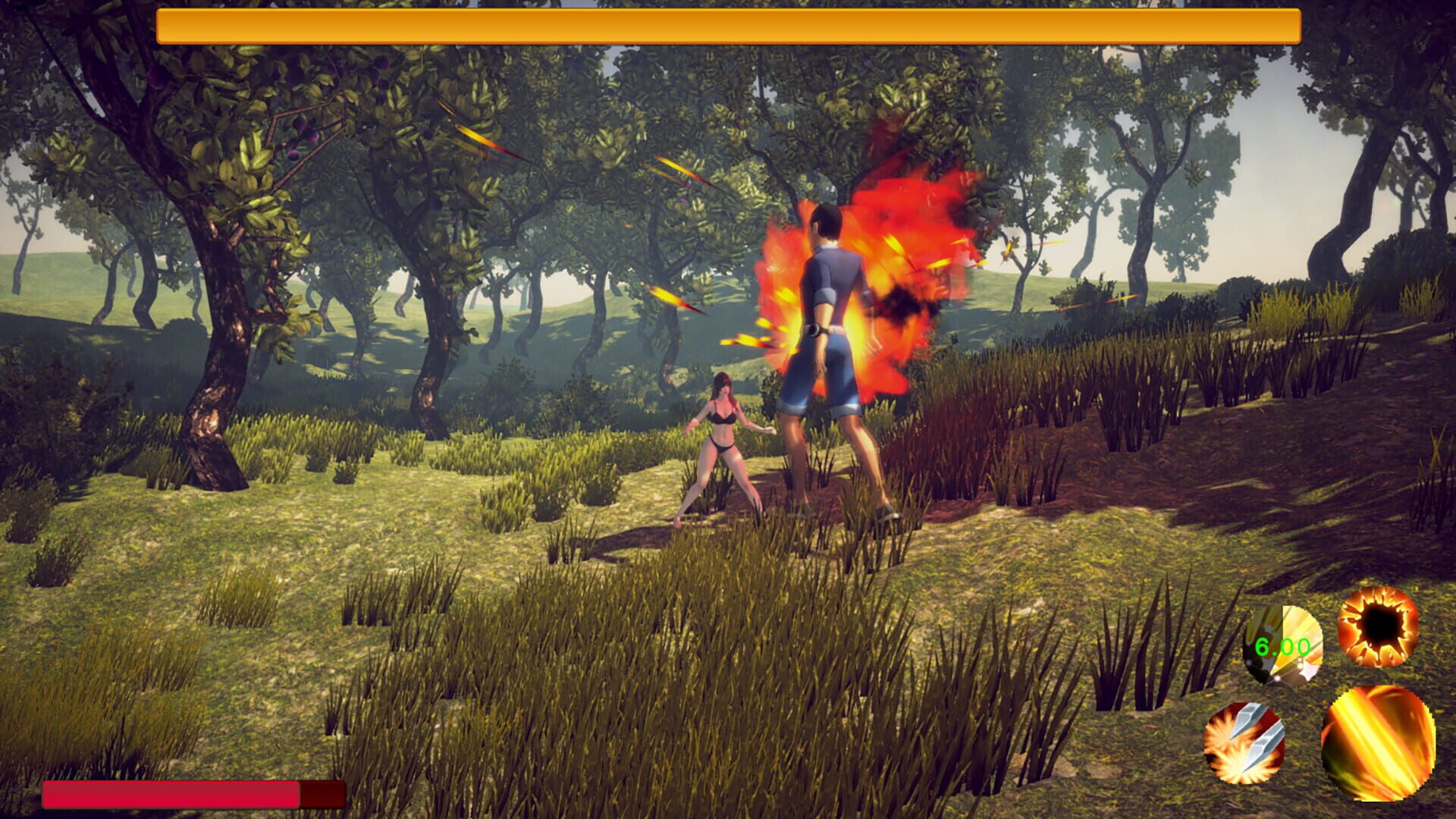Click the orange boss health bar at top
Viewport: 1456px width, 819px height.
click(x=728, y=24)
